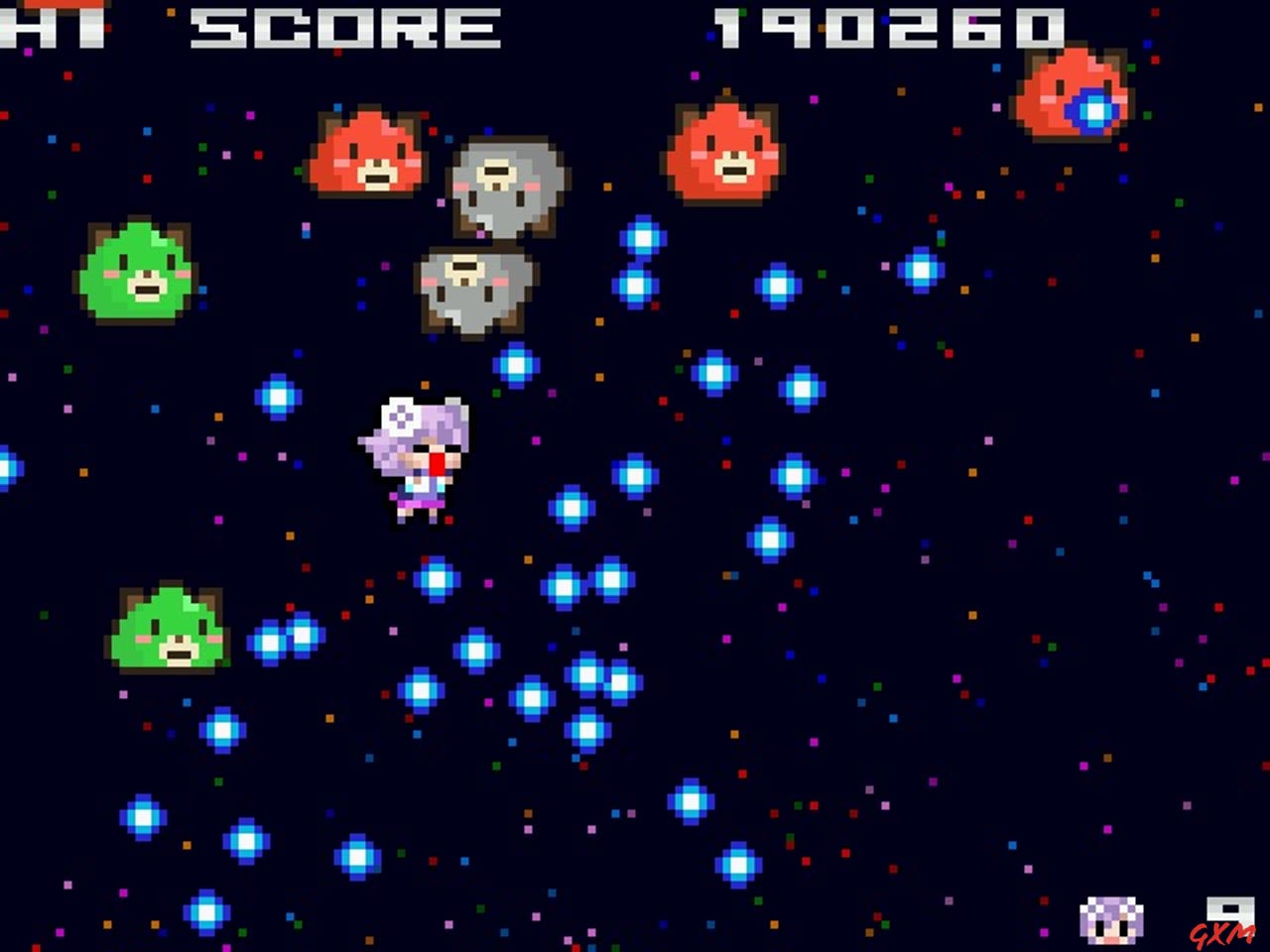Click the green slime near the bottom left

click(x=171, y=630)
